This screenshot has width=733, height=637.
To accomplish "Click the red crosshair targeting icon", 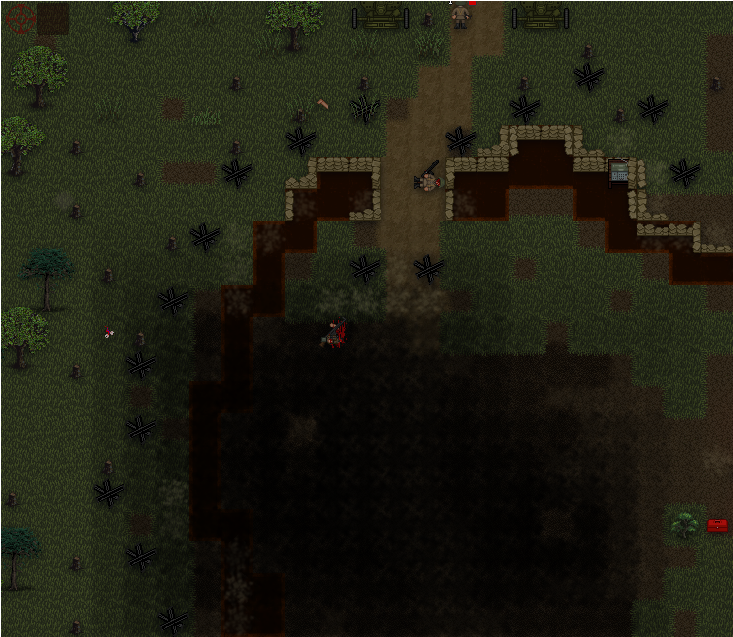I will tap(20, 17).
